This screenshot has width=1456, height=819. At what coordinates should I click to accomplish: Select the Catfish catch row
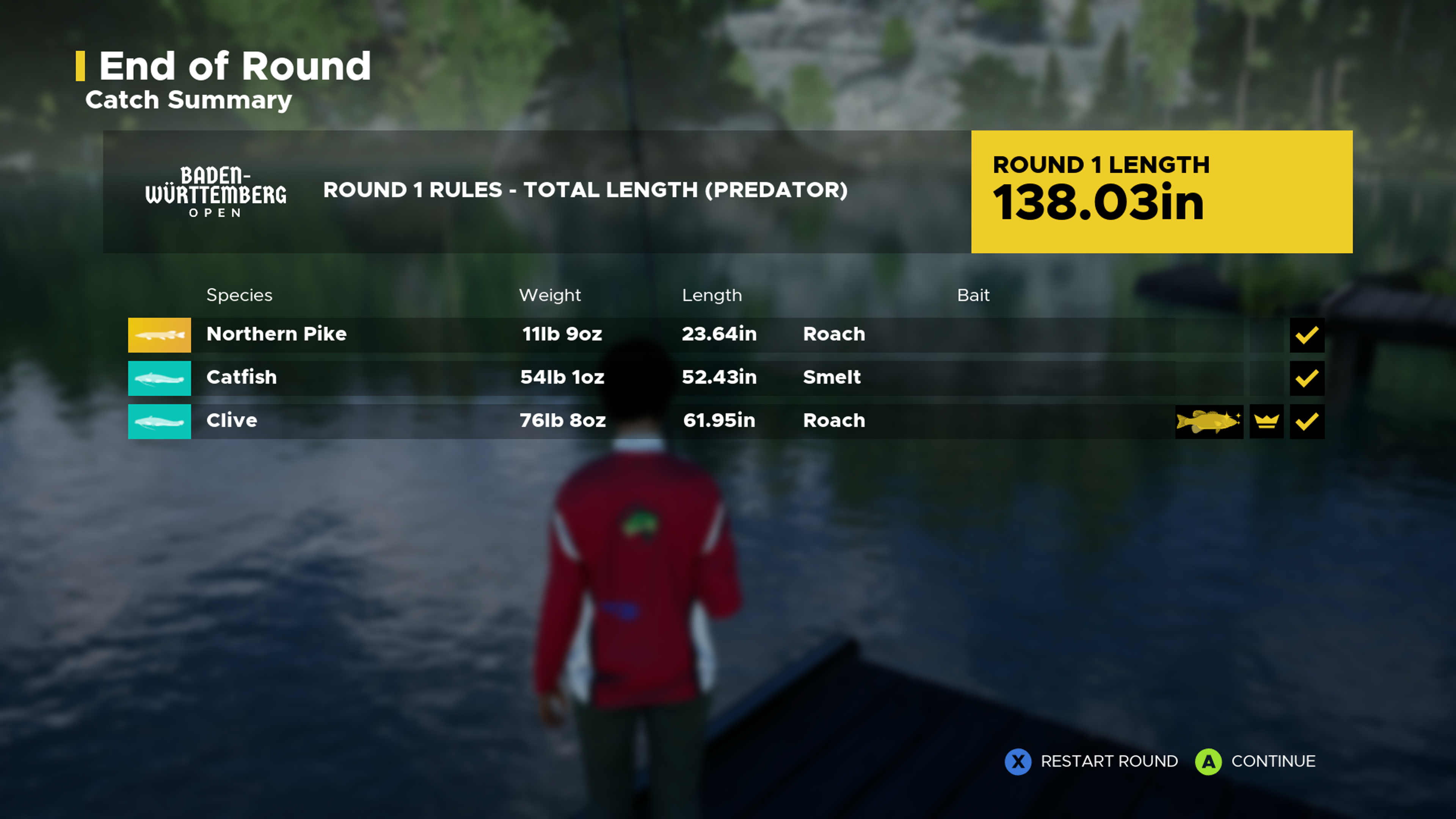pyautogui.click(x=678, y=378)
